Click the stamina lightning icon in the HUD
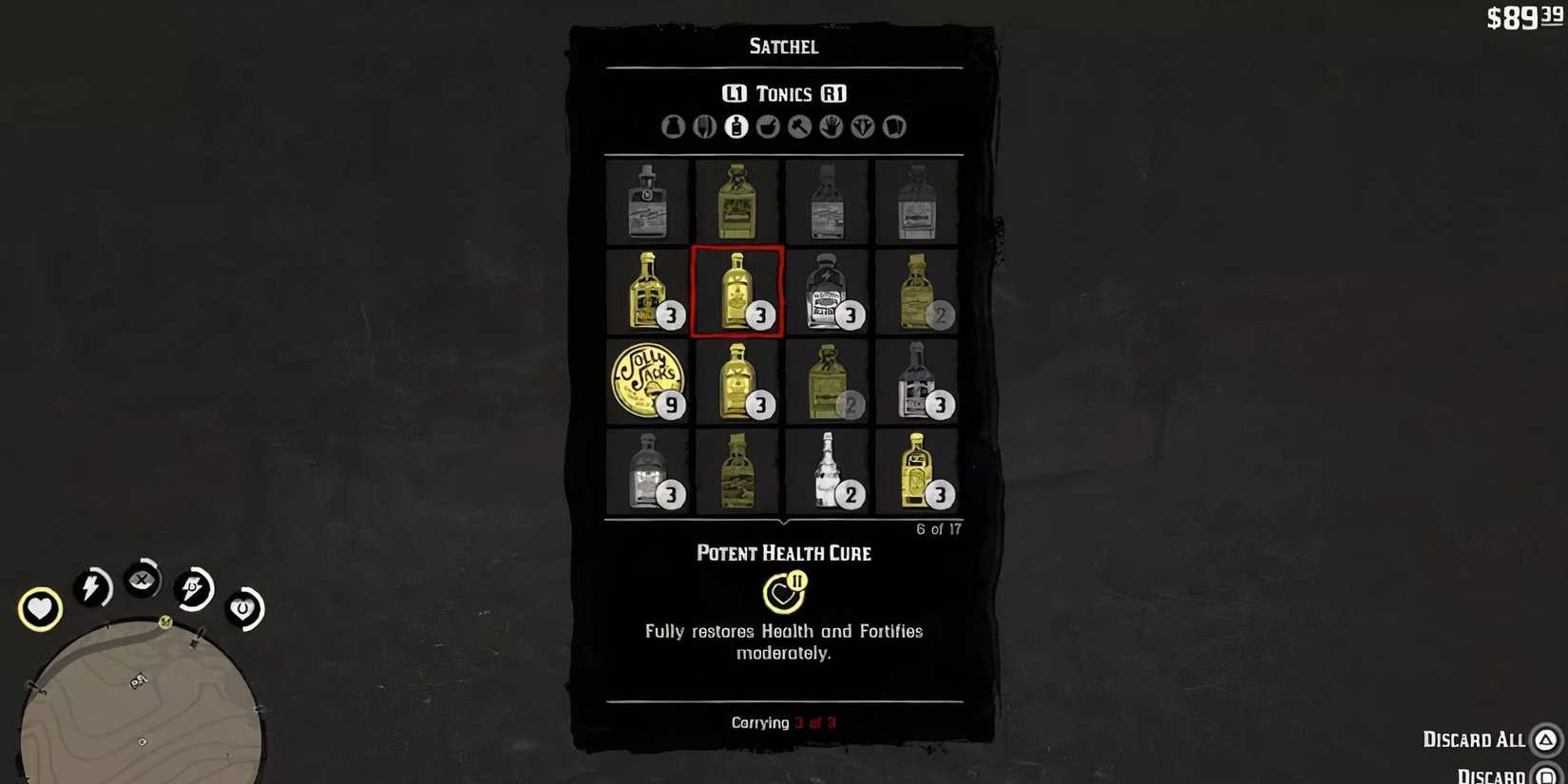This screenshot has height=784, width=1568. [x=92, y=587]
